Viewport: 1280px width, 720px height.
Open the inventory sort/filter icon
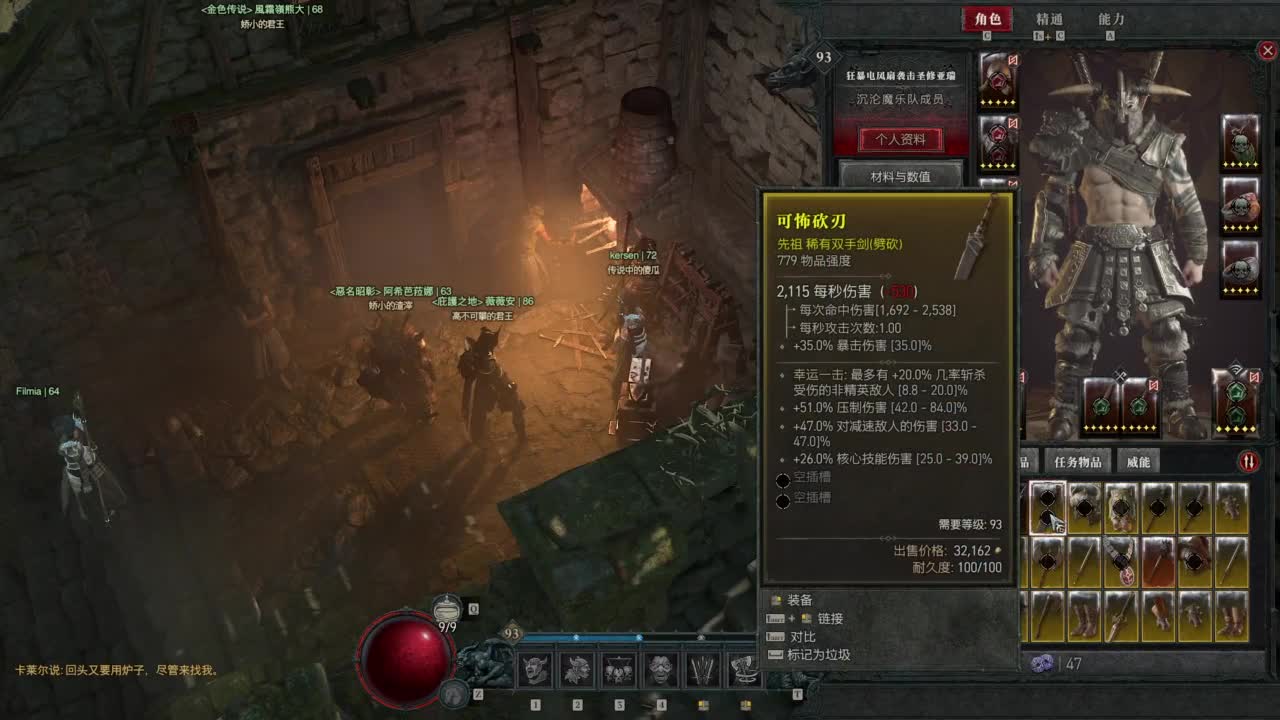tap(1247, 461)
